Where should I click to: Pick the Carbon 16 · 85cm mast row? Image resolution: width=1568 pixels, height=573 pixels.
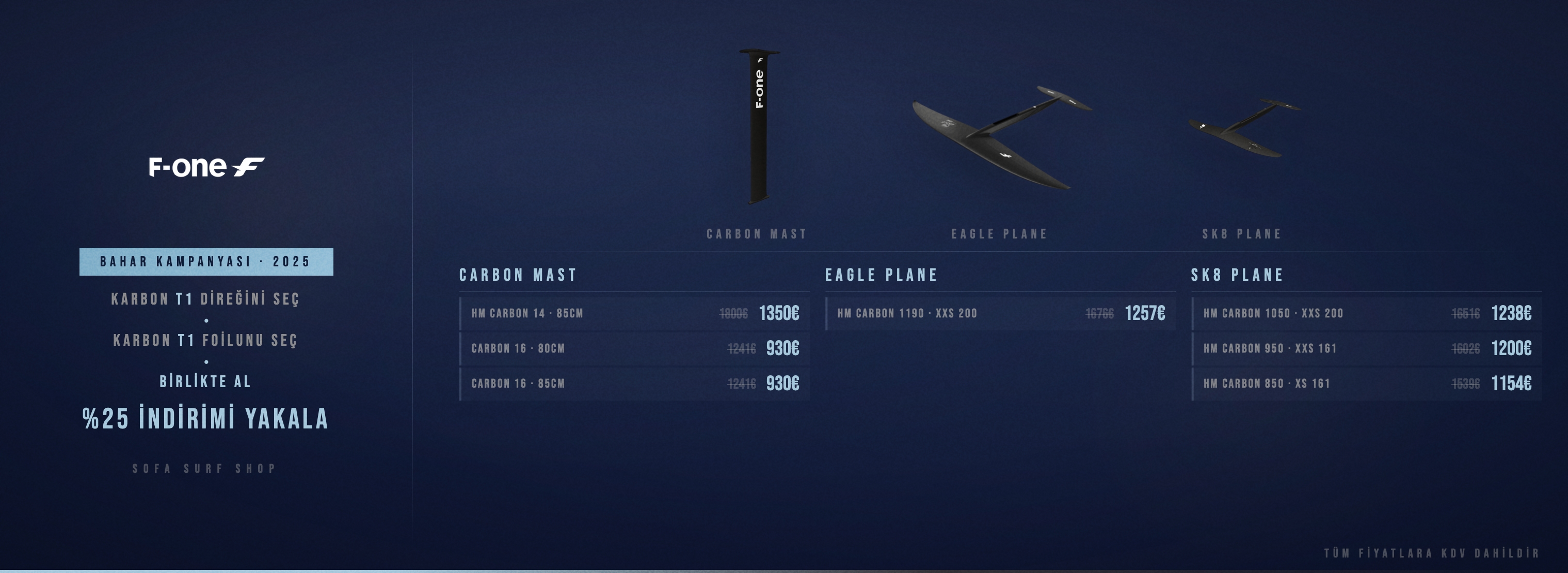point(634,384)
